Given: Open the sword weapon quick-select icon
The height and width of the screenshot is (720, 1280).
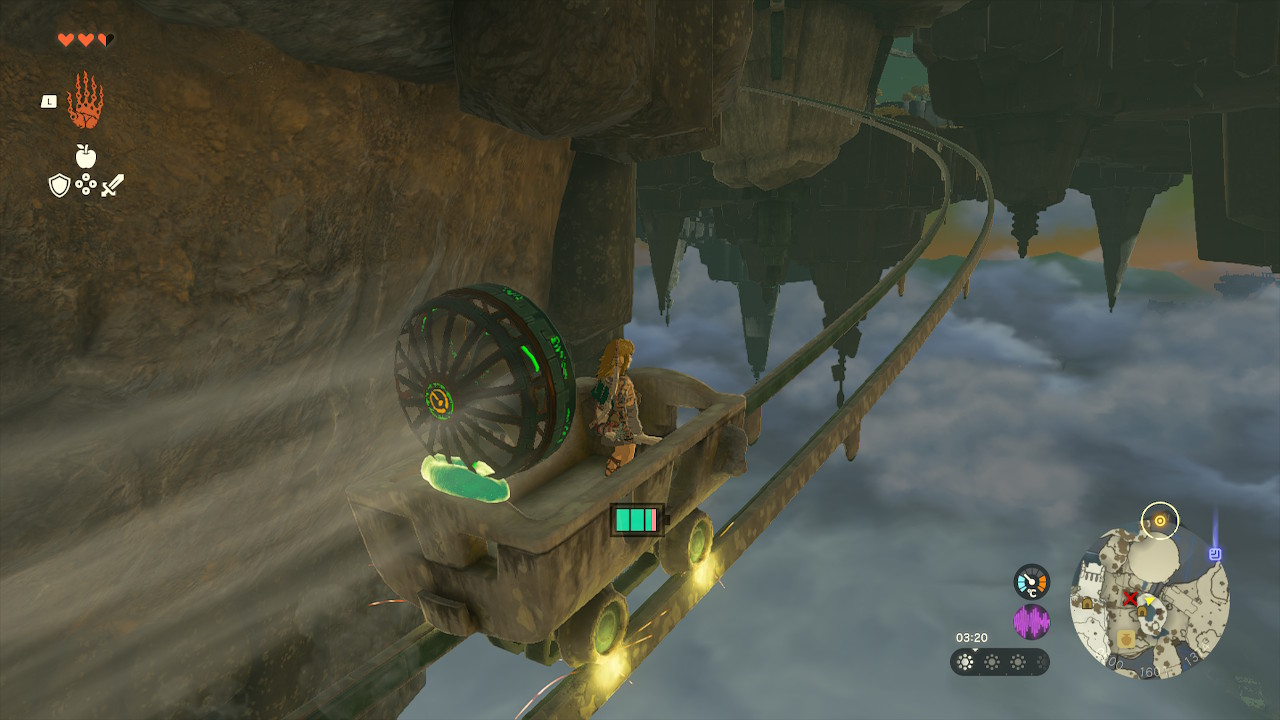Looking at the screenshot, I should pos(112,185).
